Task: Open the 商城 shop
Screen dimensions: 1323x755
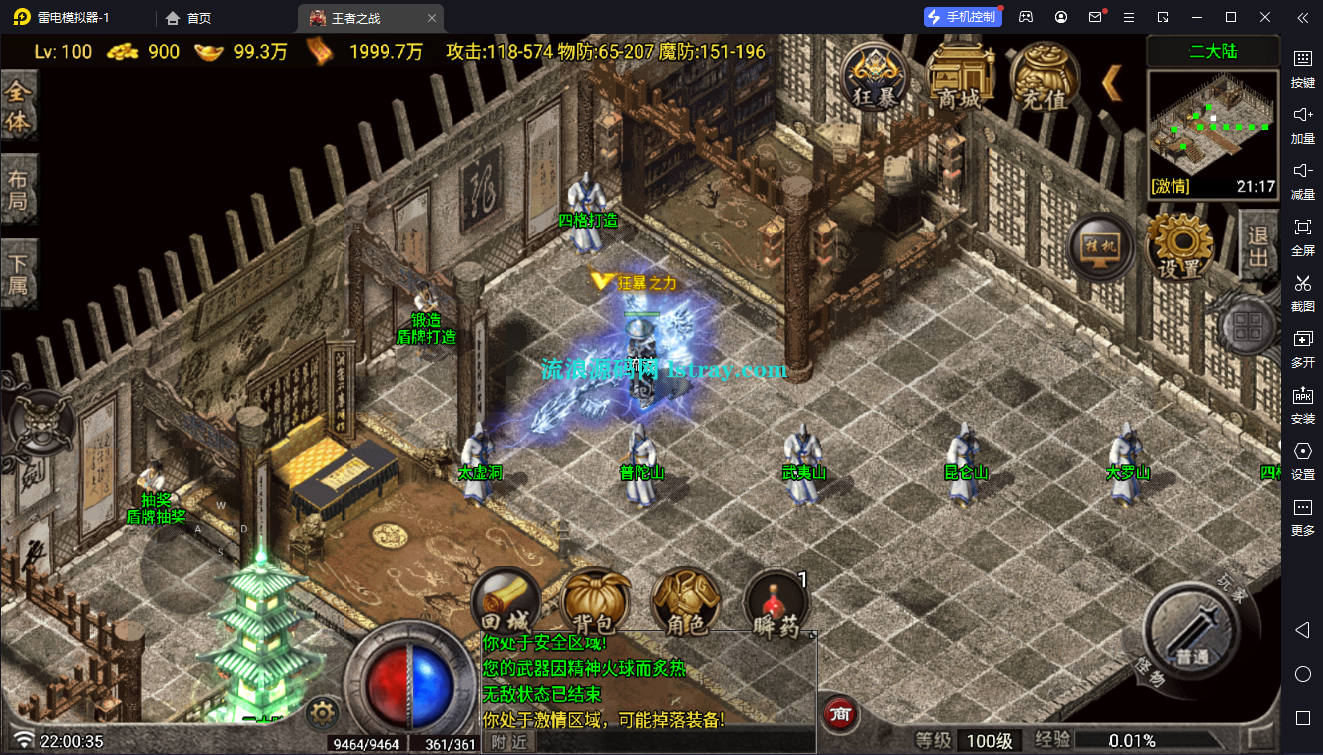Action: 959,77
